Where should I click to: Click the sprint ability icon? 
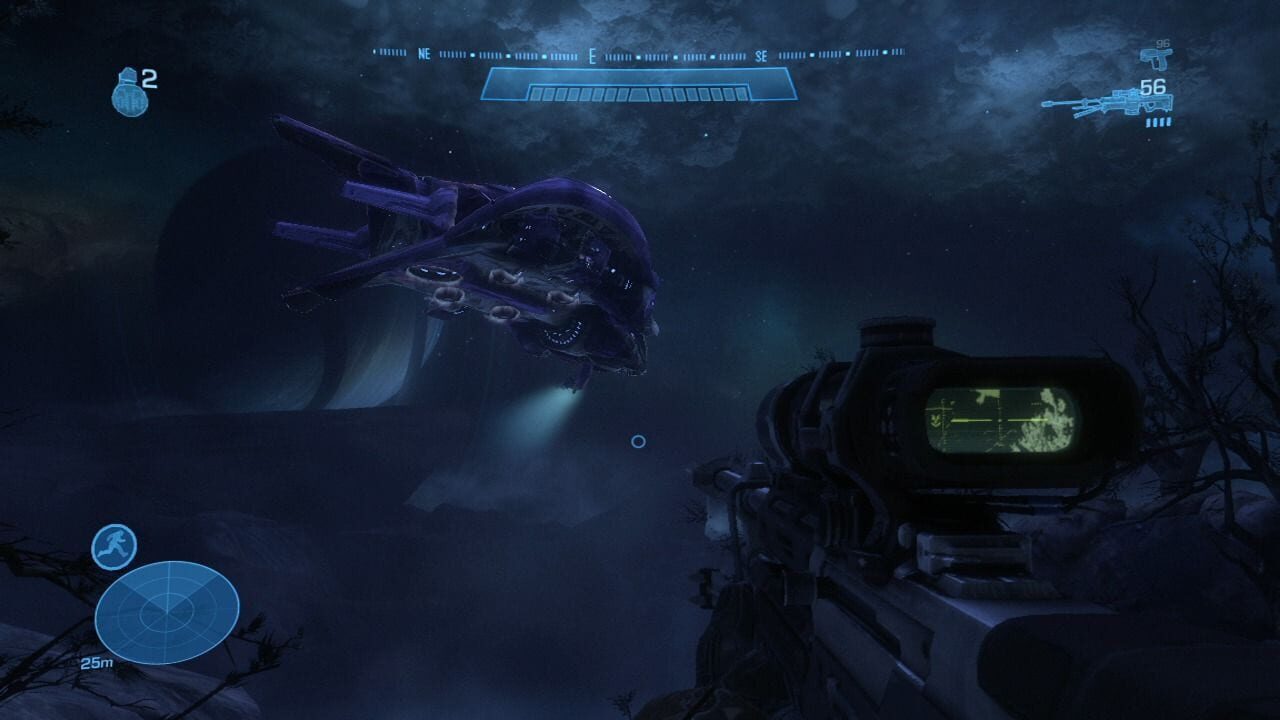click(114, 544)
